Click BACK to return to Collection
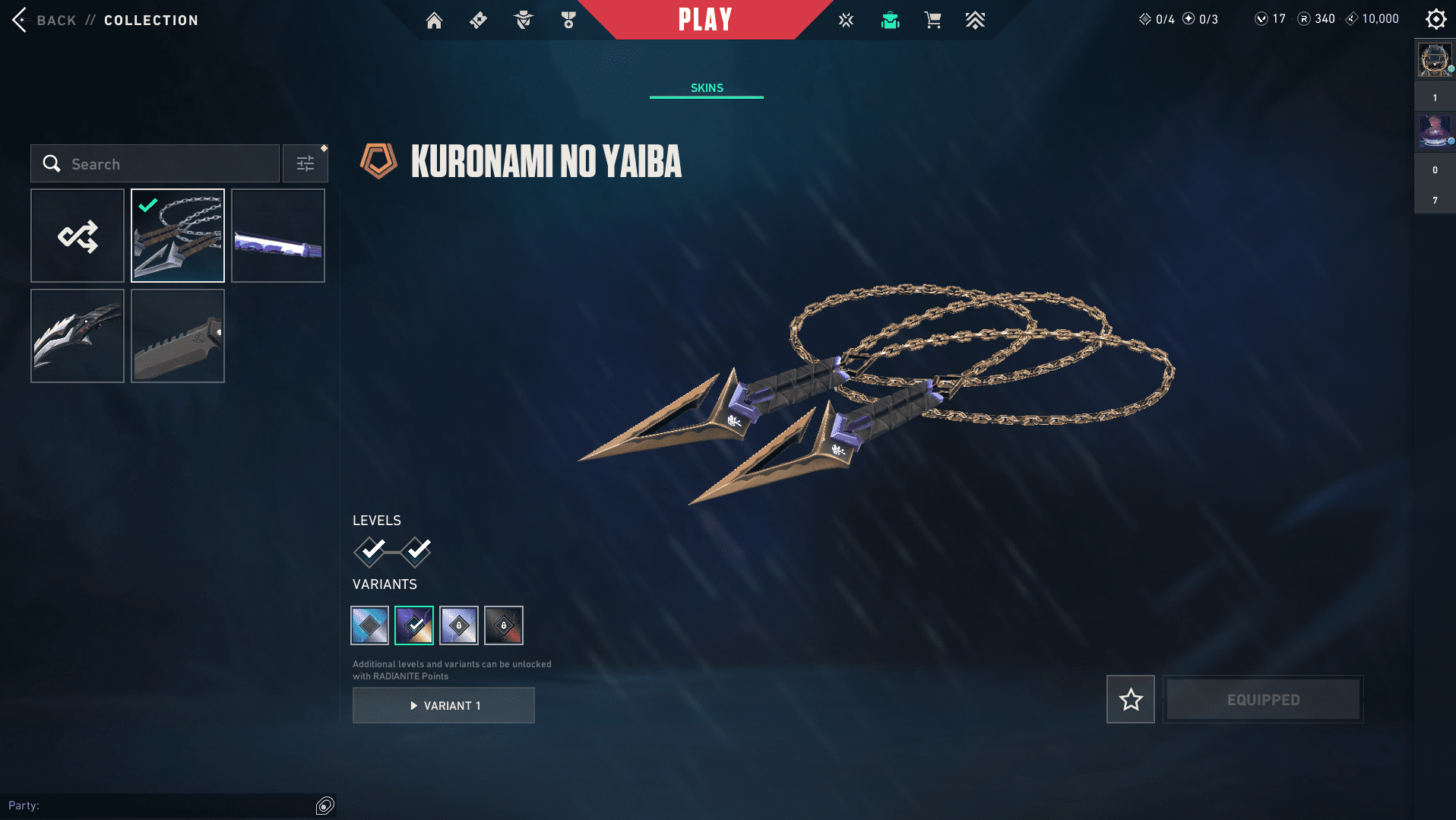1456x820 pixels. click(56, 20)
